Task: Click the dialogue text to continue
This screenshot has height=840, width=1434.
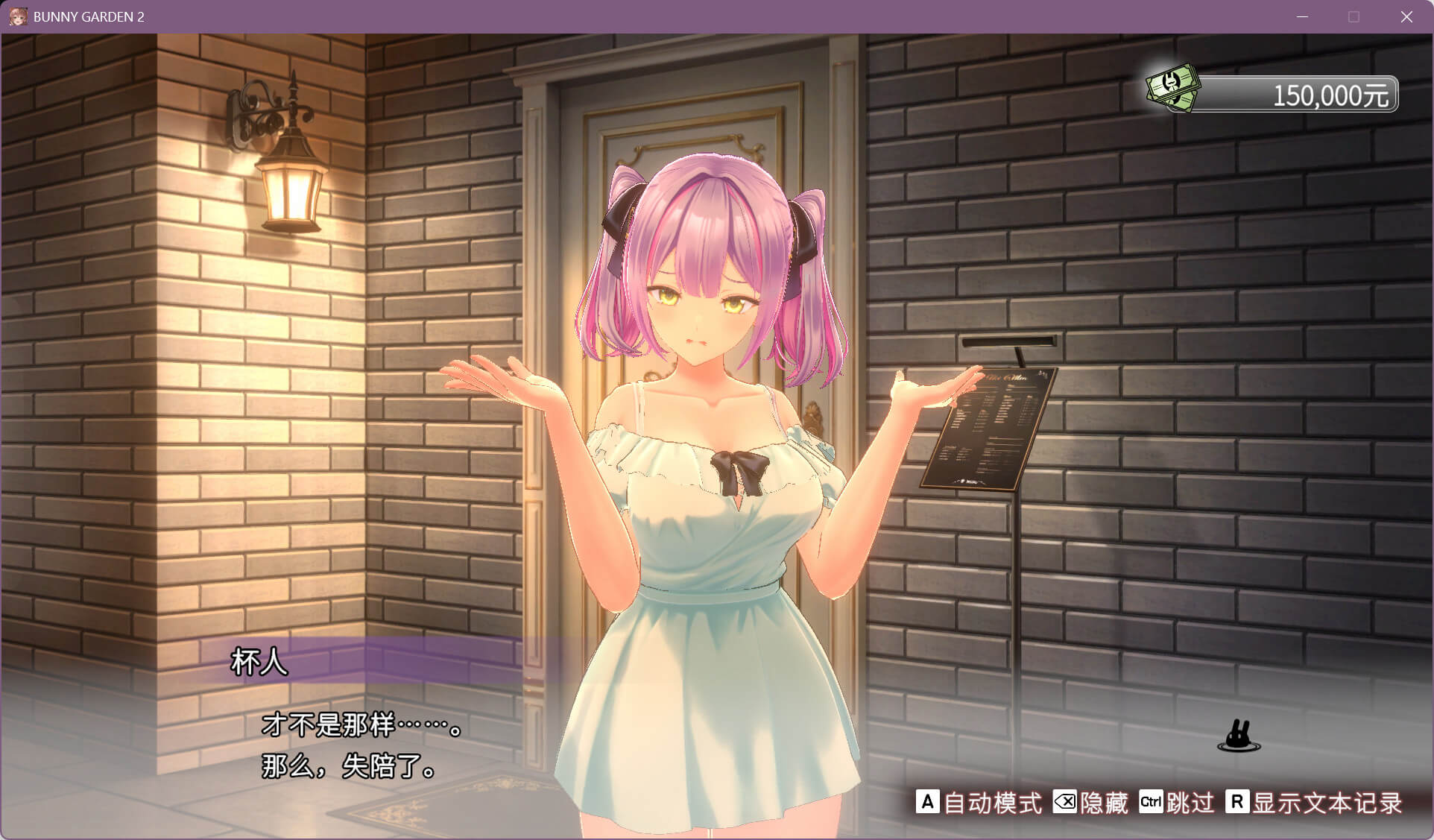Action: [361, 745]
